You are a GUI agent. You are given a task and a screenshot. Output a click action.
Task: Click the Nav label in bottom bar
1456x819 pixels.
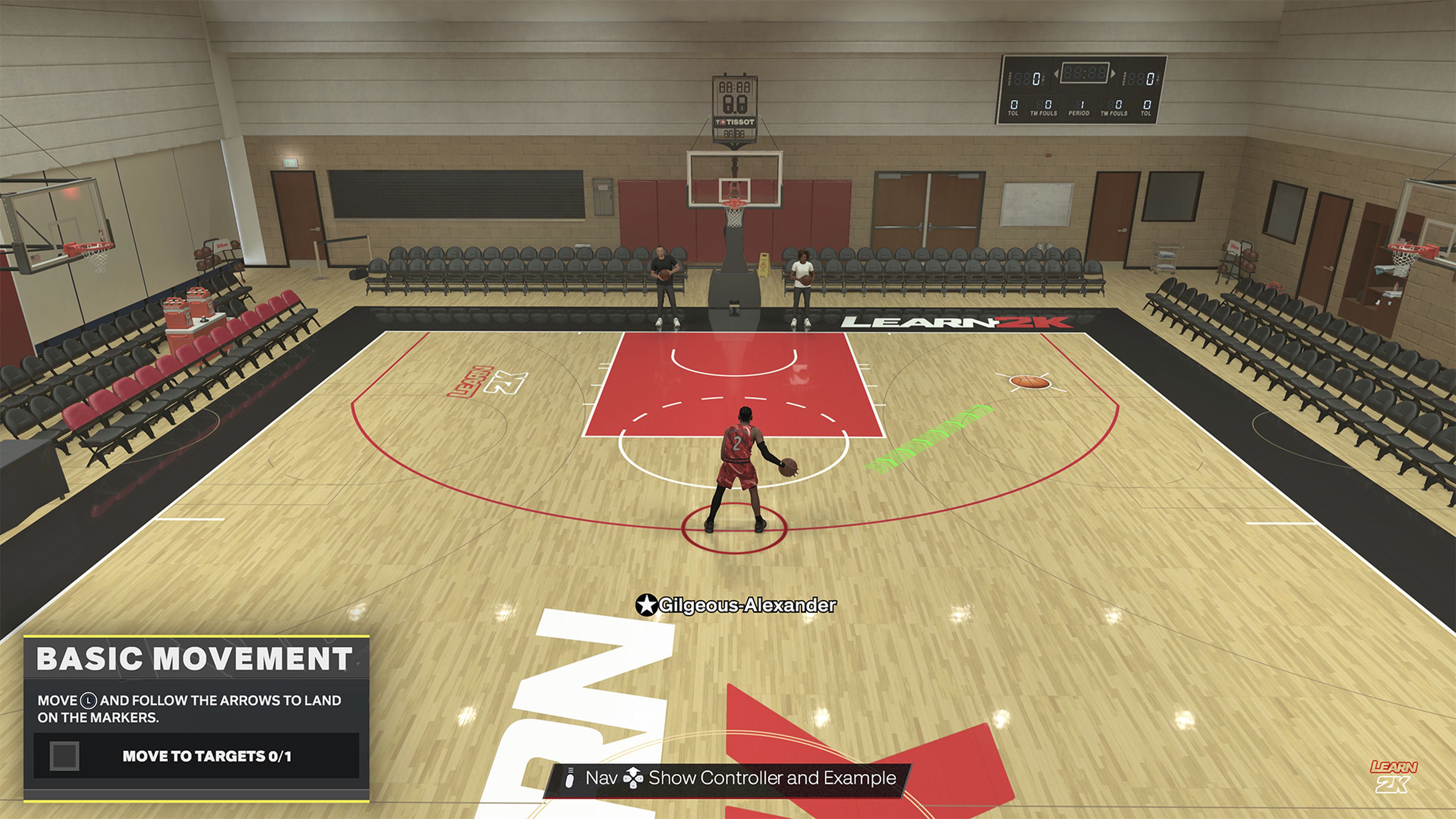point(602,779)
